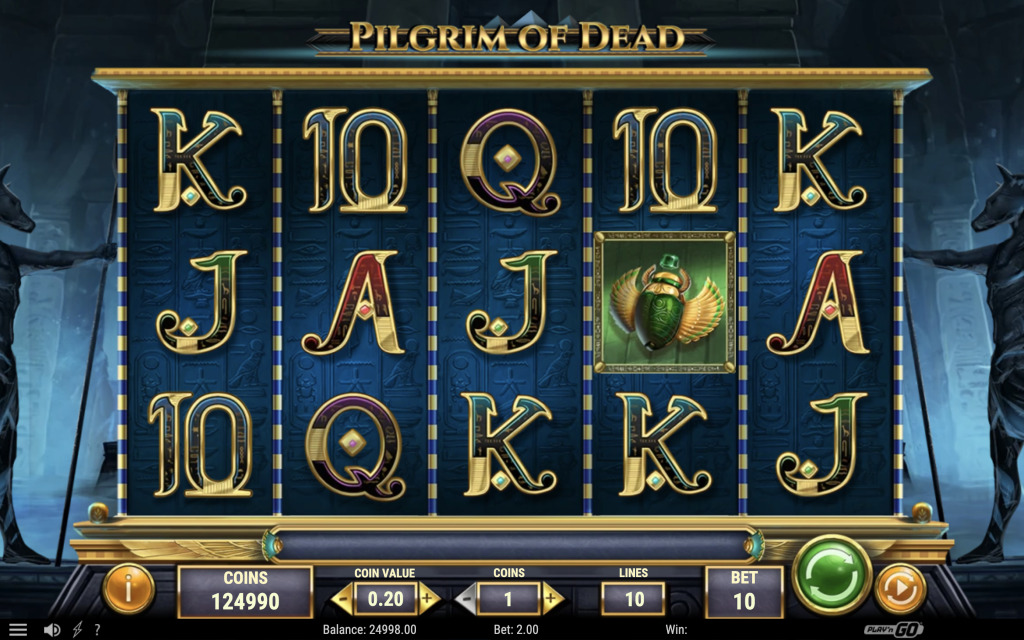
Task: Open the question mark help
Action: coord(97,630)
